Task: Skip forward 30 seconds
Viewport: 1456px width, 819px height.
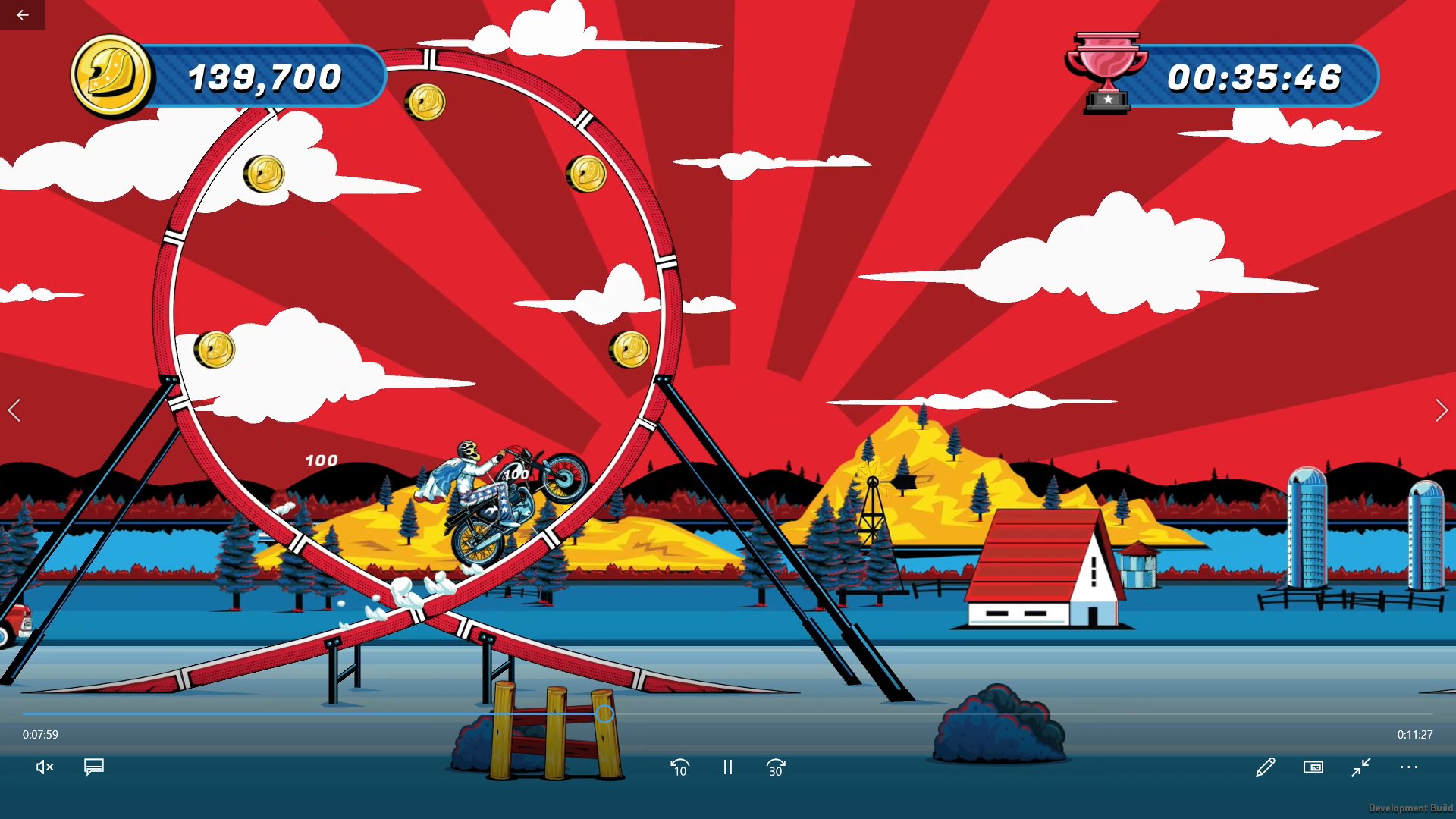Action: pos(775,767)
